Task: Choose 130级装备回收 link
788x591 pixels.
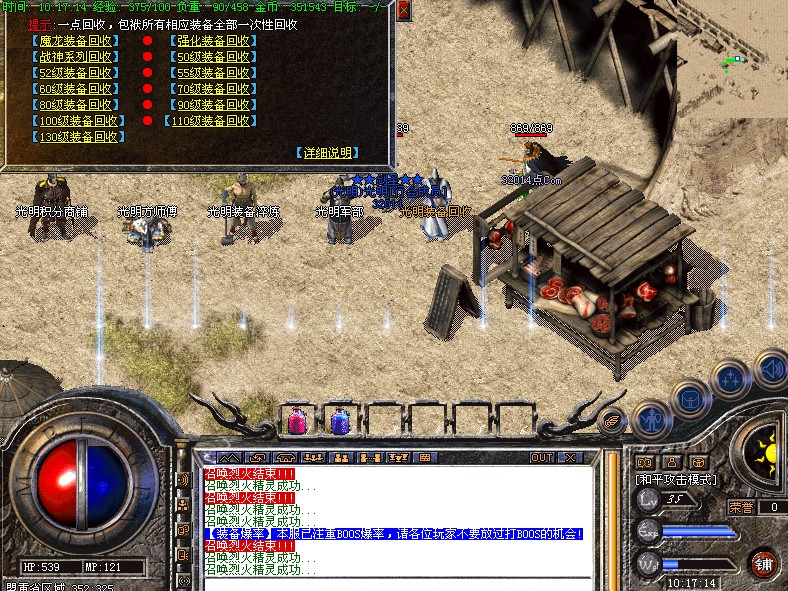Action: (x=79, y=137)
